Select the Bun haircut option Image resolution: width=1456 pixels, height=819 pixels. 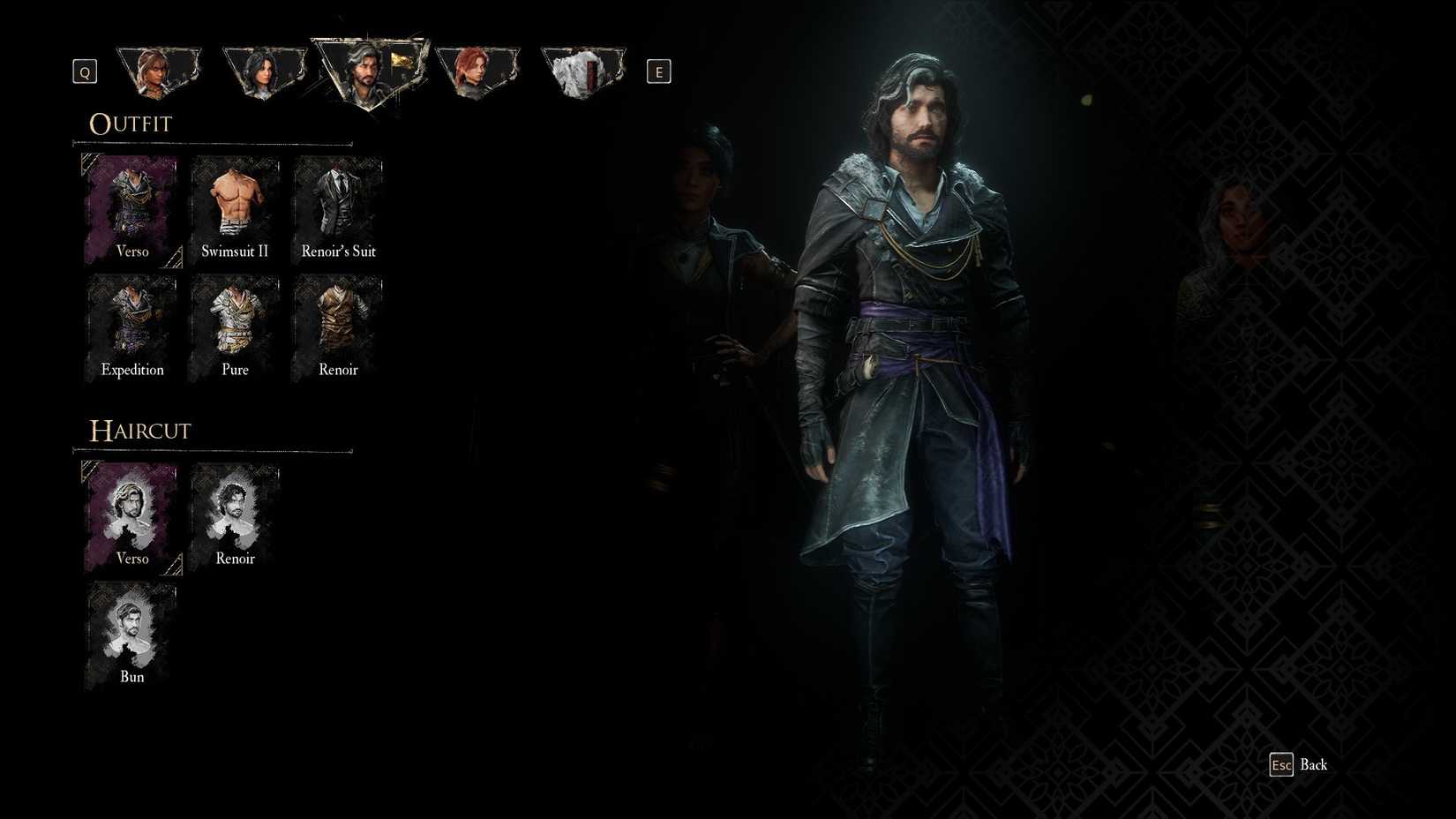pyautogui.click(x=131, y=635)
